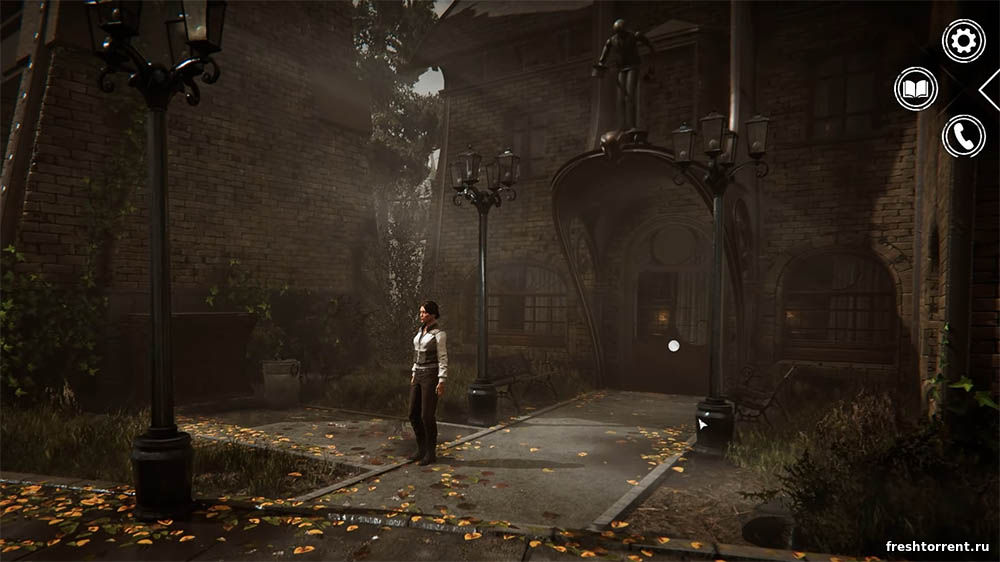Image resolution: width=1000 pixels, height=562 pixels.
Task: Open the journal book icon
Action: tap(916, 89)
